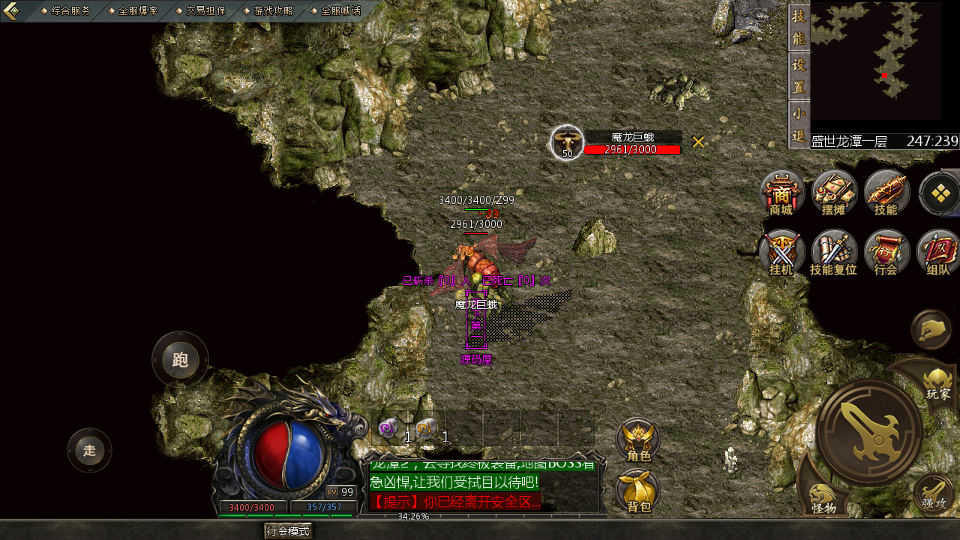Image resolution: width=960 pixels, height=540 pixels.
Task: Toggle the 挂机 auto-battle icon
Action: 781,254
